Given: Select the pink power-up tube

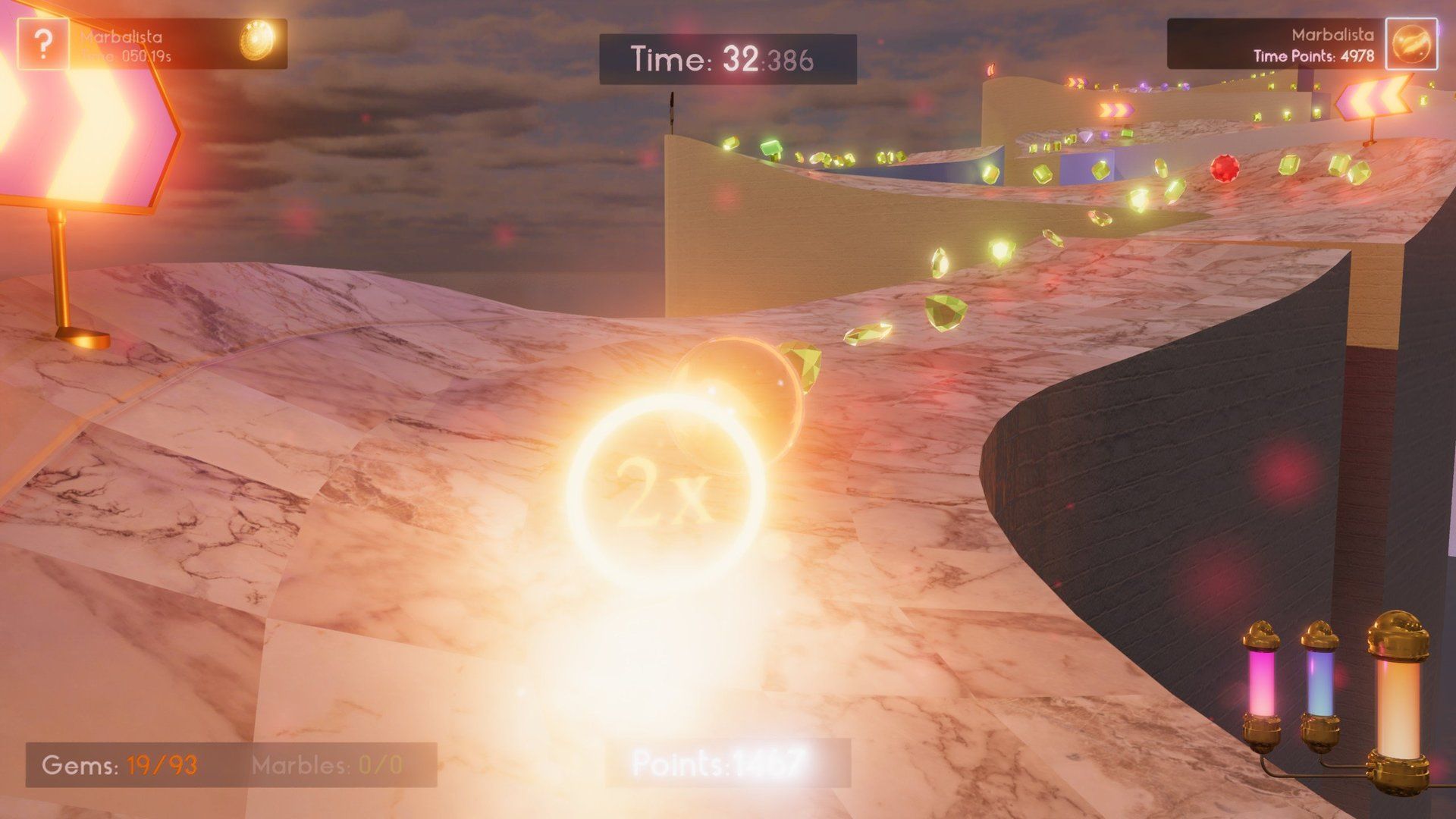Looking at the screenshot, I should coord(1262,686).
